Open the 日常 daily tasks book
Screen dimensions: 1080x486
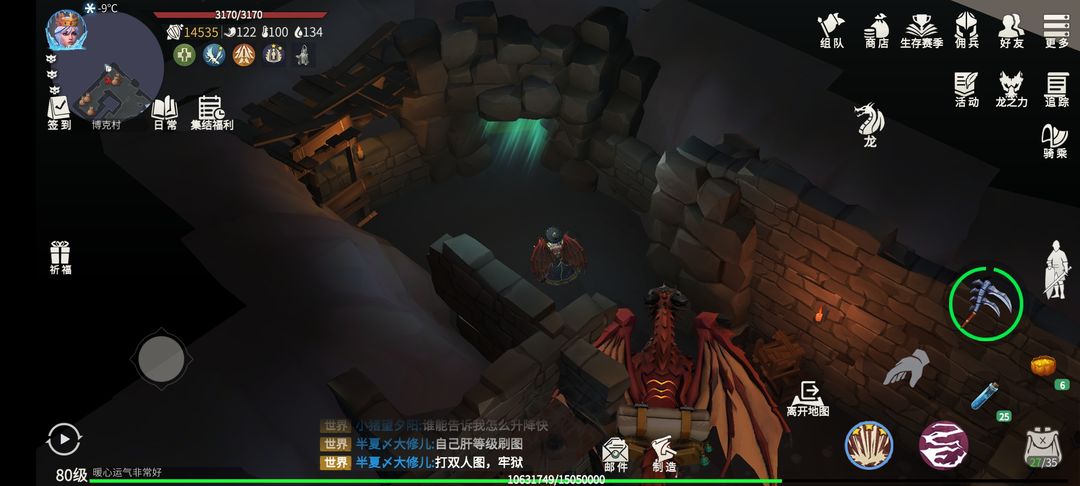pos(164,112)
